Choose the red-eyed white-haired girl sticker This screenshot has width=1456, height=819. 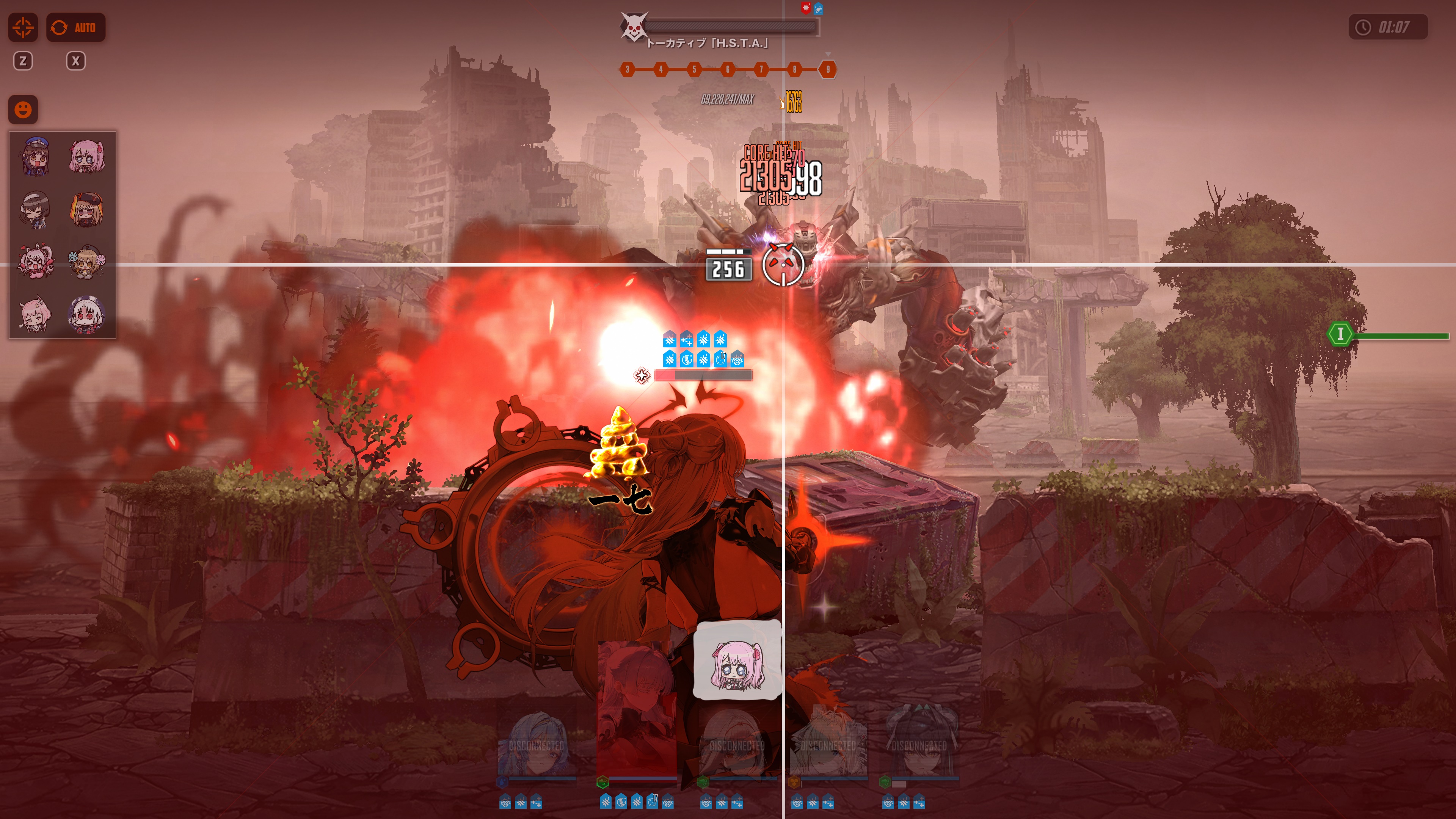86,314
